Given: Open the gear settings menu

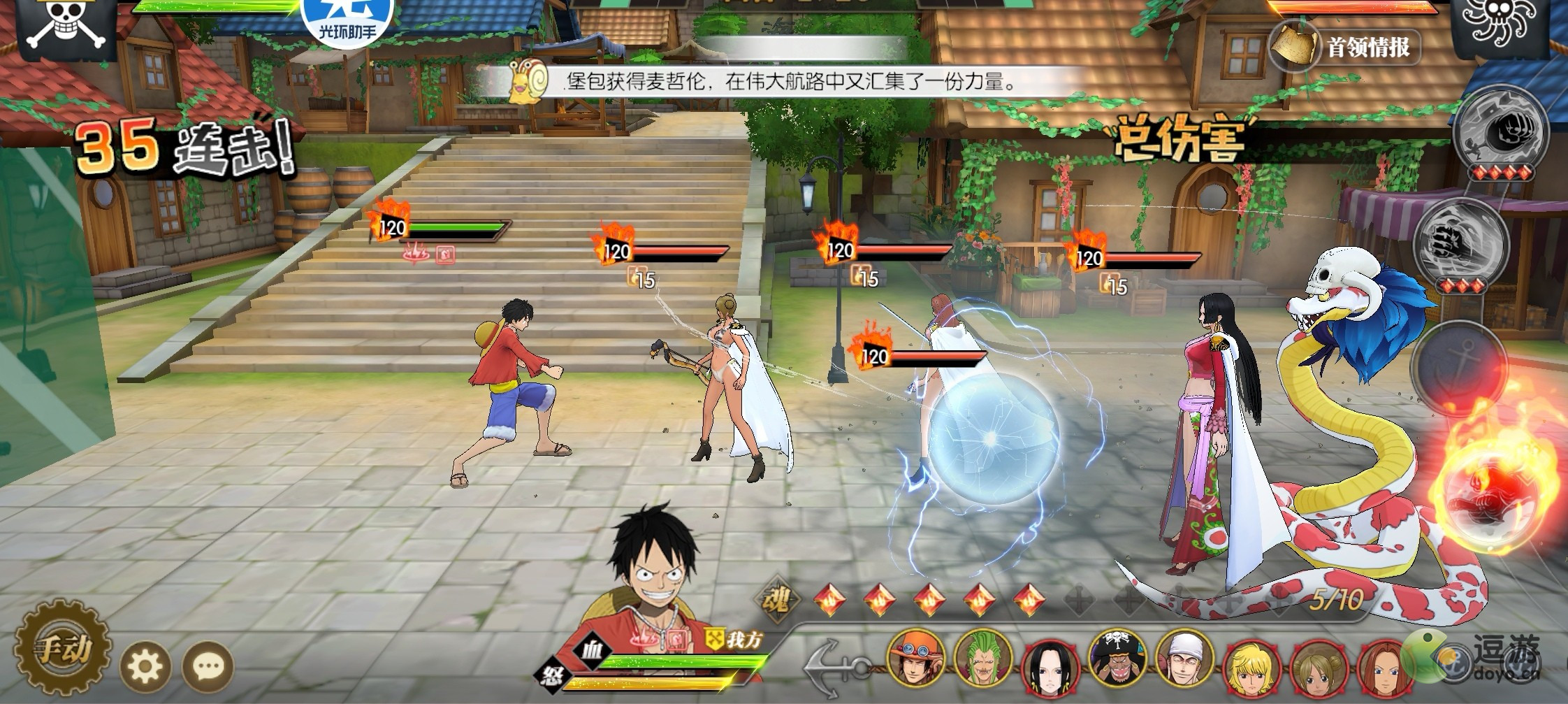Looking at the screenshot, I should click(x=145, y=667).
